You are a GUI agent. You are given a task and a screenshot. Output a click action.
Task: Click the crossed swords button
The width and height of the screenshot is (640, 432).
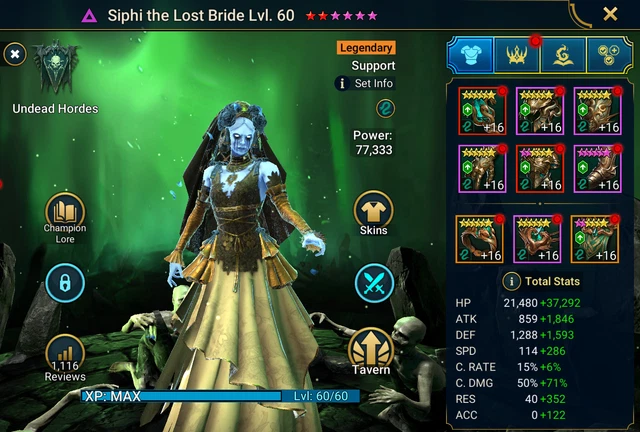(373, 282)
